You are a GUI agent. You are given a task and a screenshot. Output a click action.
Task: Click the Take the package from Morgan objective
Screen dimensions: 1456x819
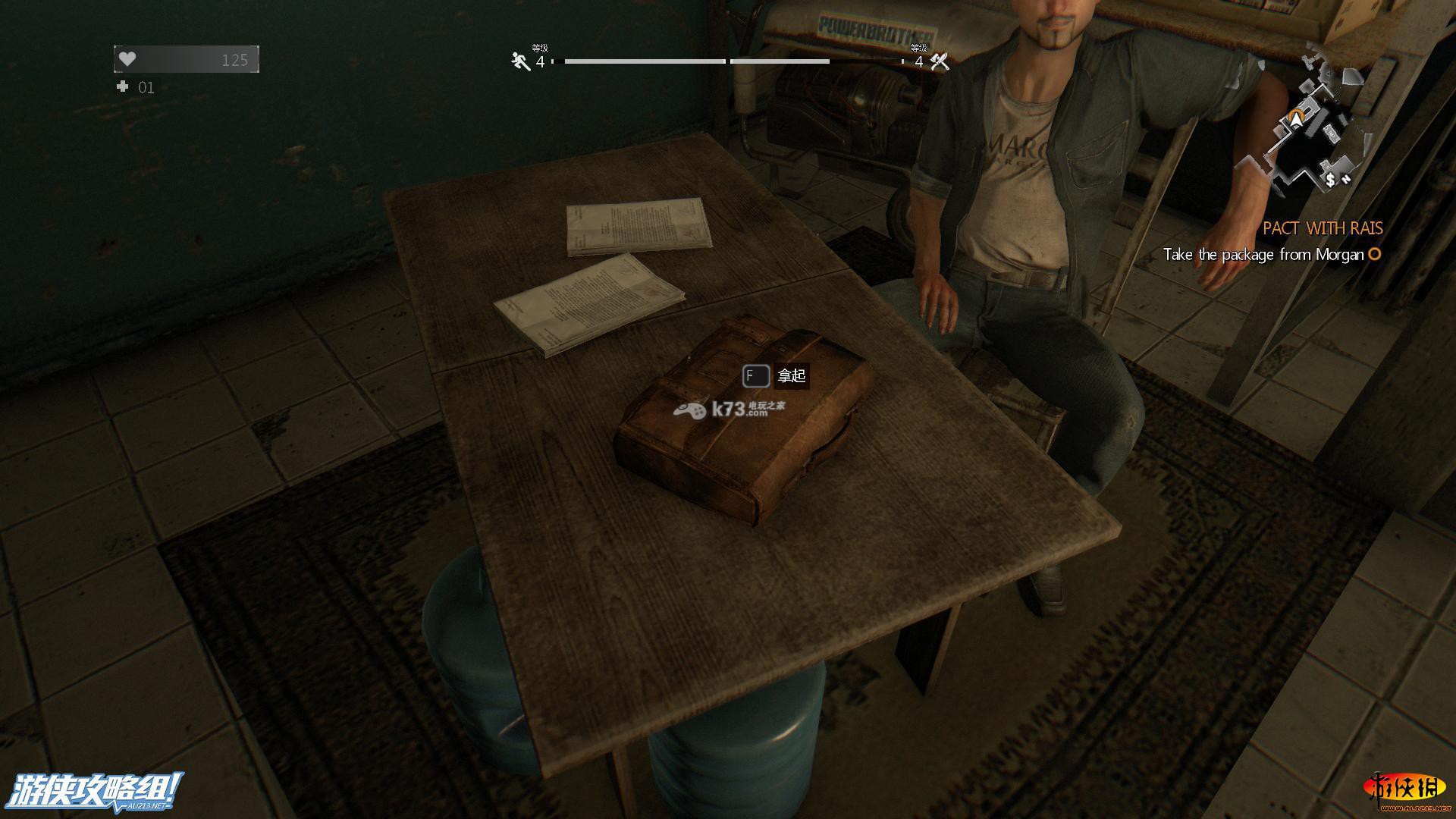click(x=1263, y=255)
